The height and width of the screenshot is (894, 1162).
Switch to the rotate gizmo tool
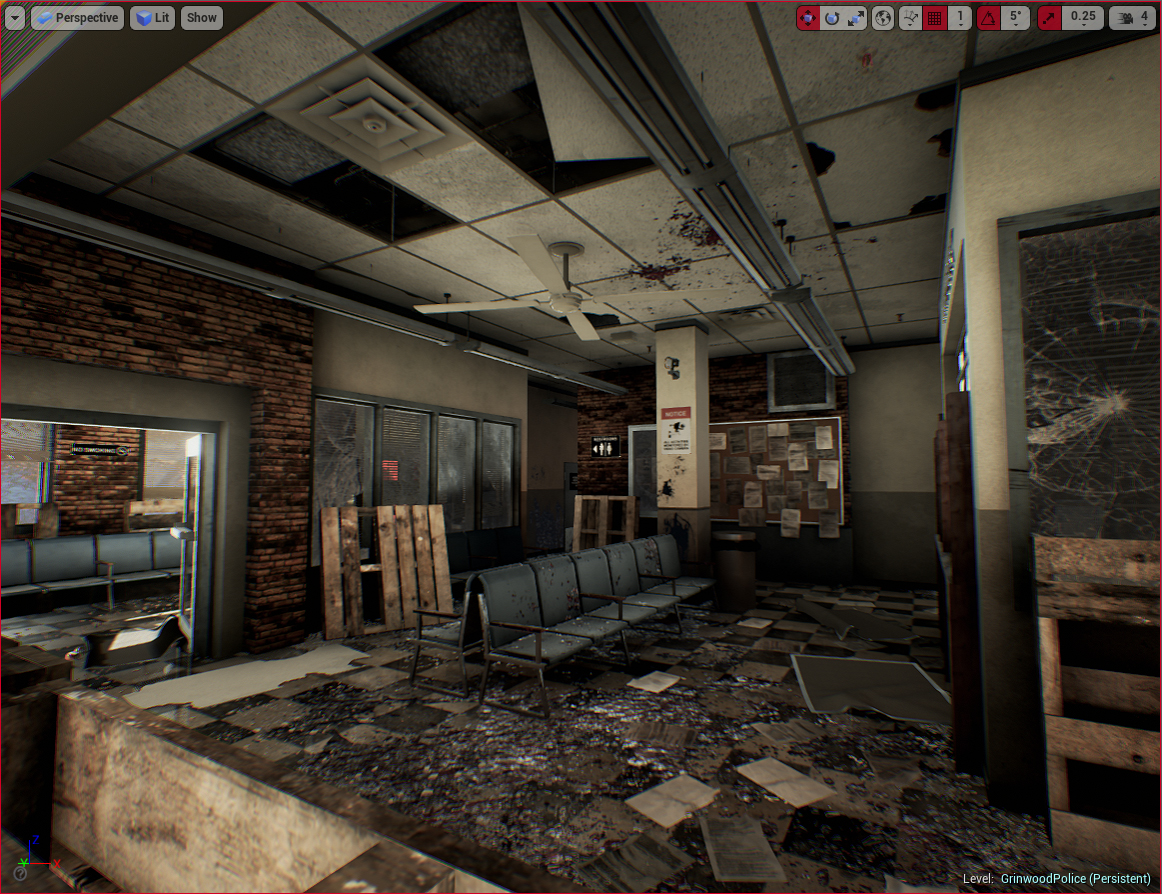point(832,17)
